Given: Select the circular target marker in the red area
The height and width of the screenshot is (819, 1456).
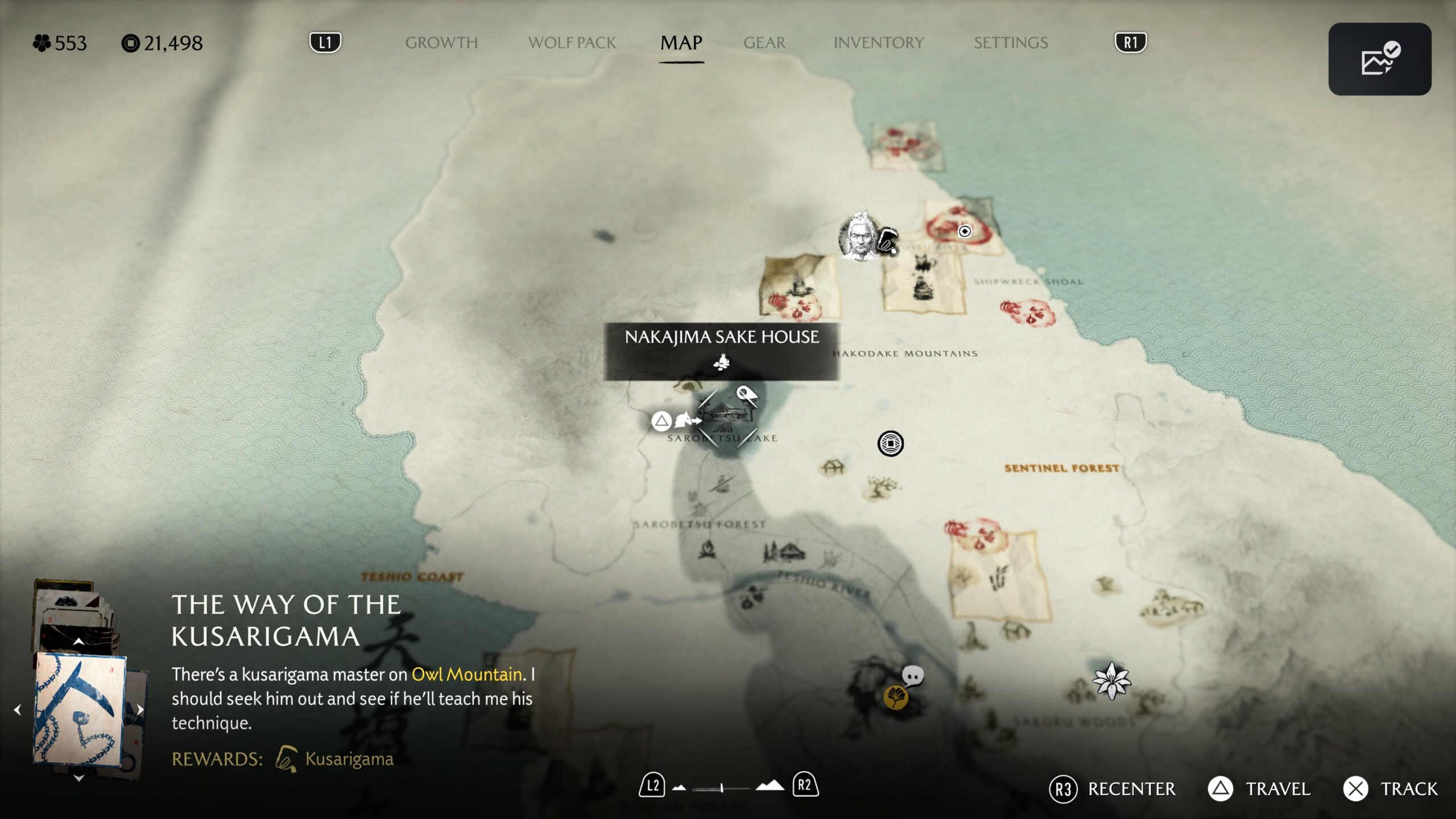Looking at the screenshot, I should pos(965,231).
